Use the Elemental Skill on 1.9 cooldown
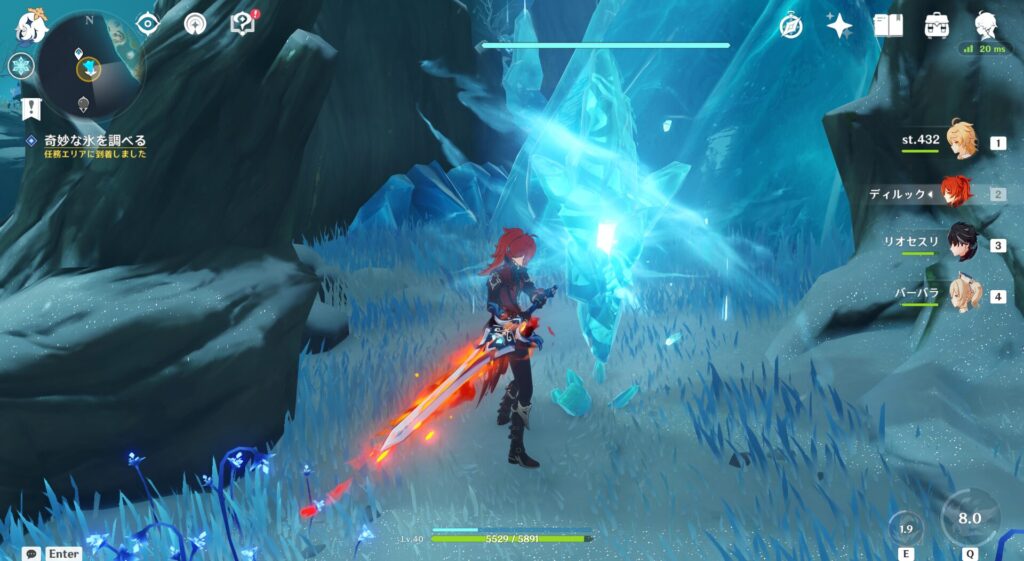The height and width of the screenshot is (561, 1024). 906,529
